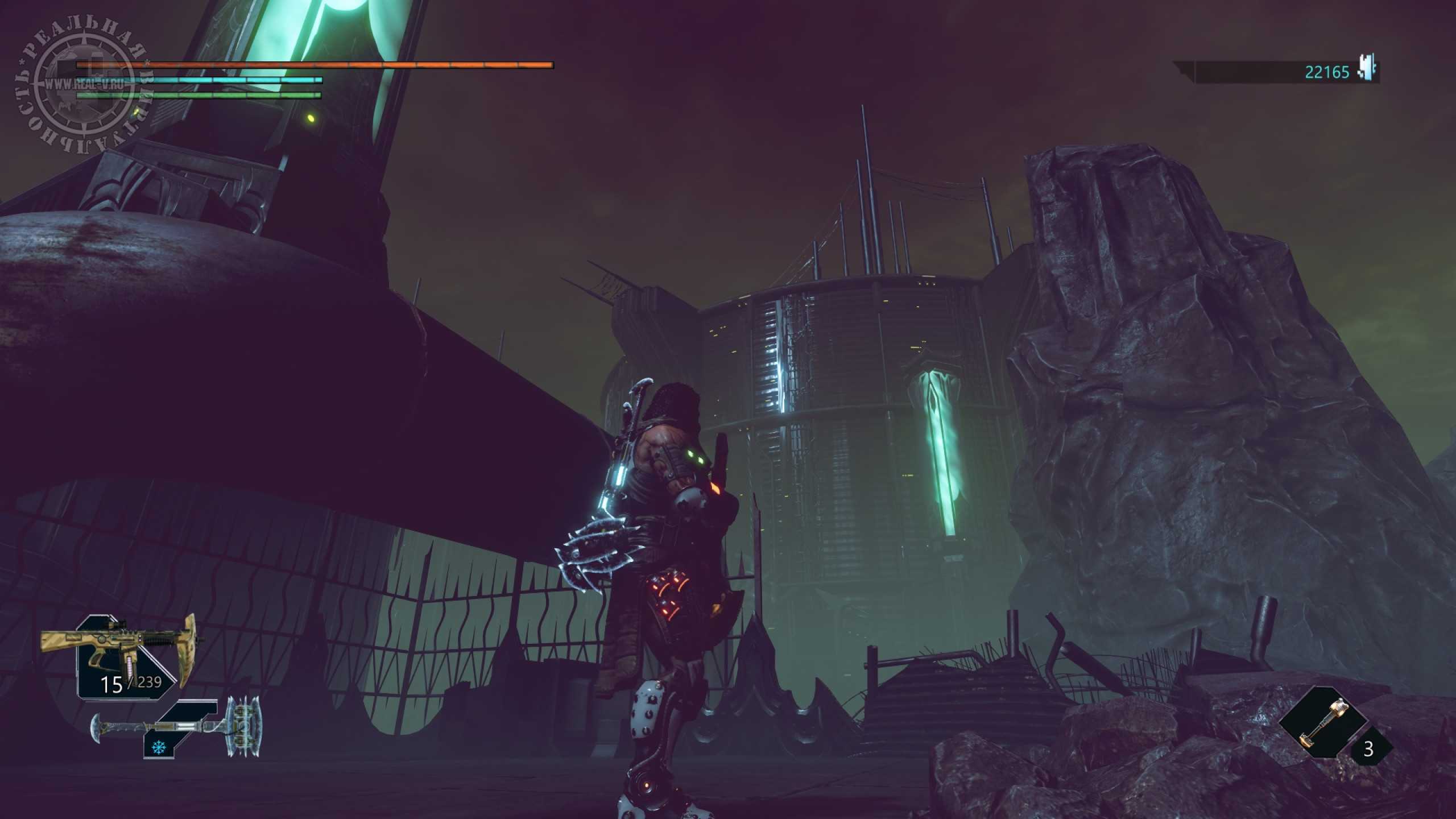Click the snowflake frost element icon

click(x=156, y=746)
